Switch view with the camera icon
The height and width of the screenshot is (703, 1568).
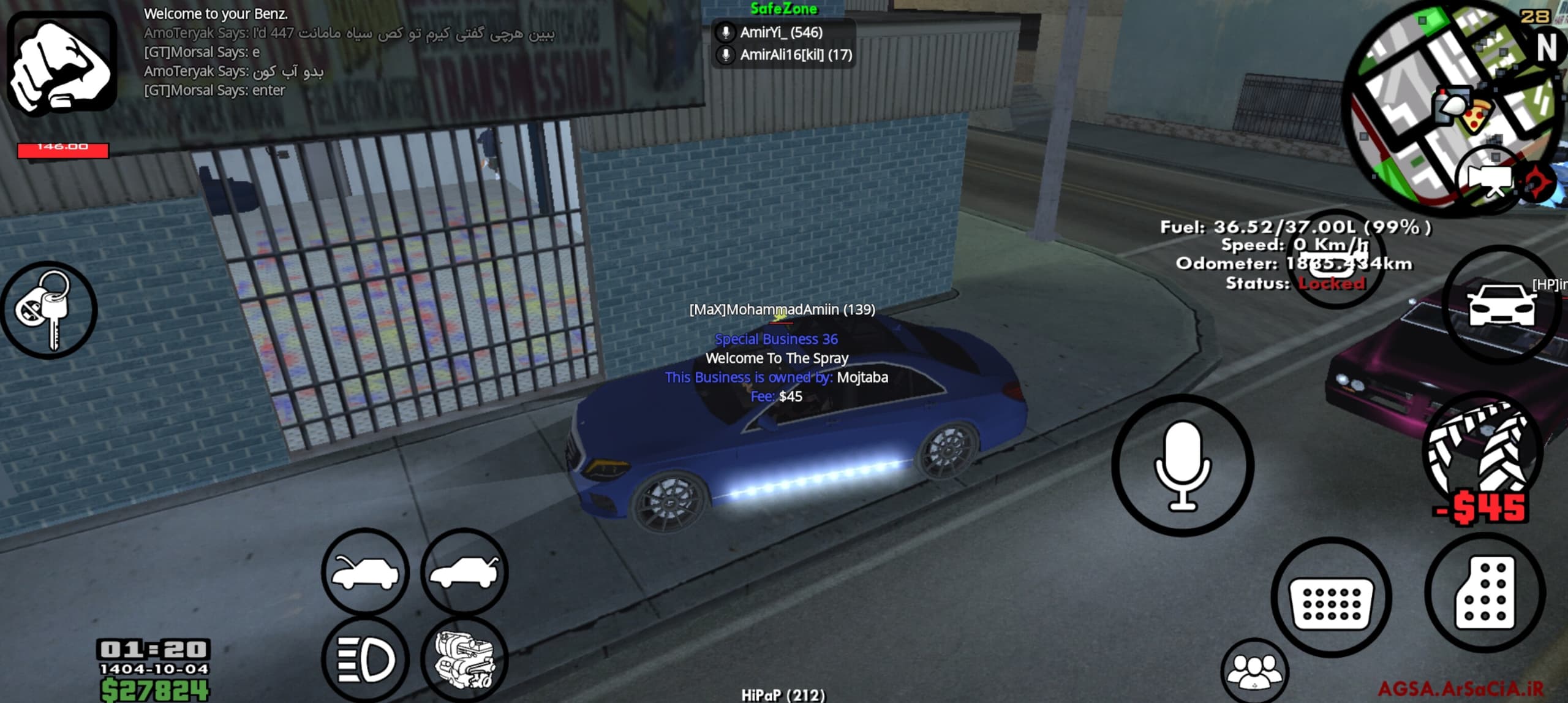point(1490,179)
